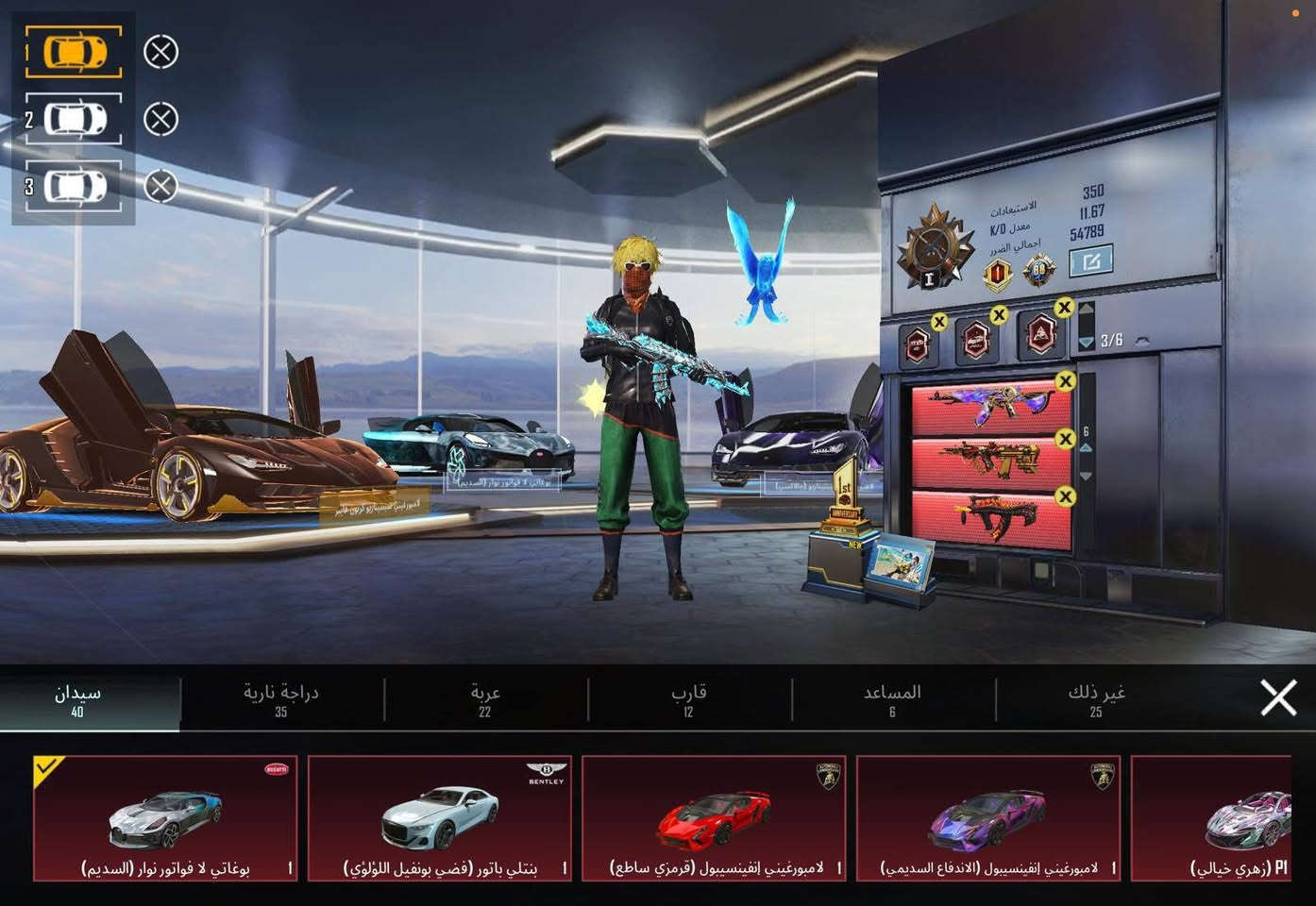Switch to the المساعد tab
The width and height of the screenshot is (1316, 906).
892,699
